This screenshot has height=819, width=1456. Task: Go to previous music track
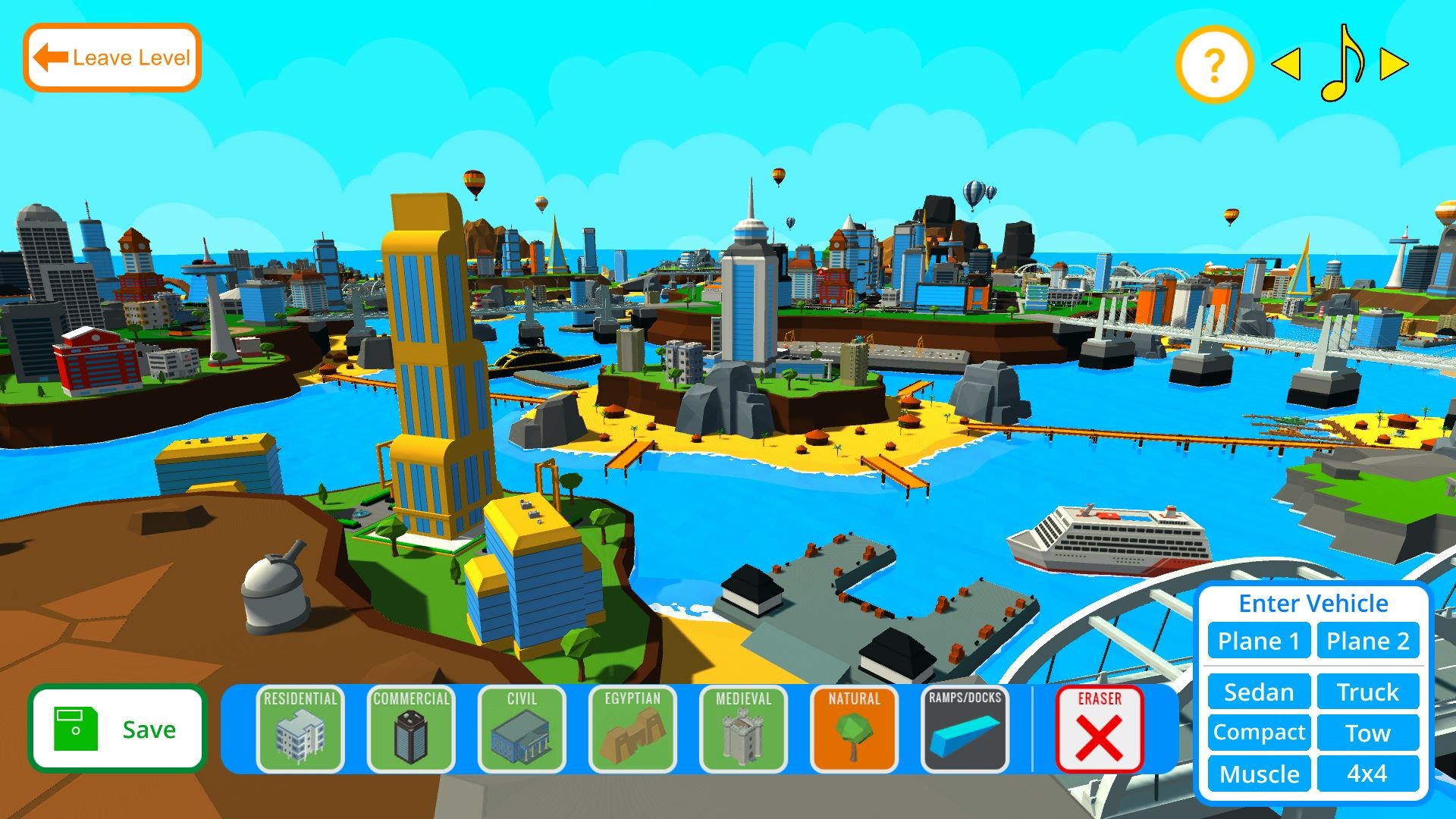(1285, 66)
